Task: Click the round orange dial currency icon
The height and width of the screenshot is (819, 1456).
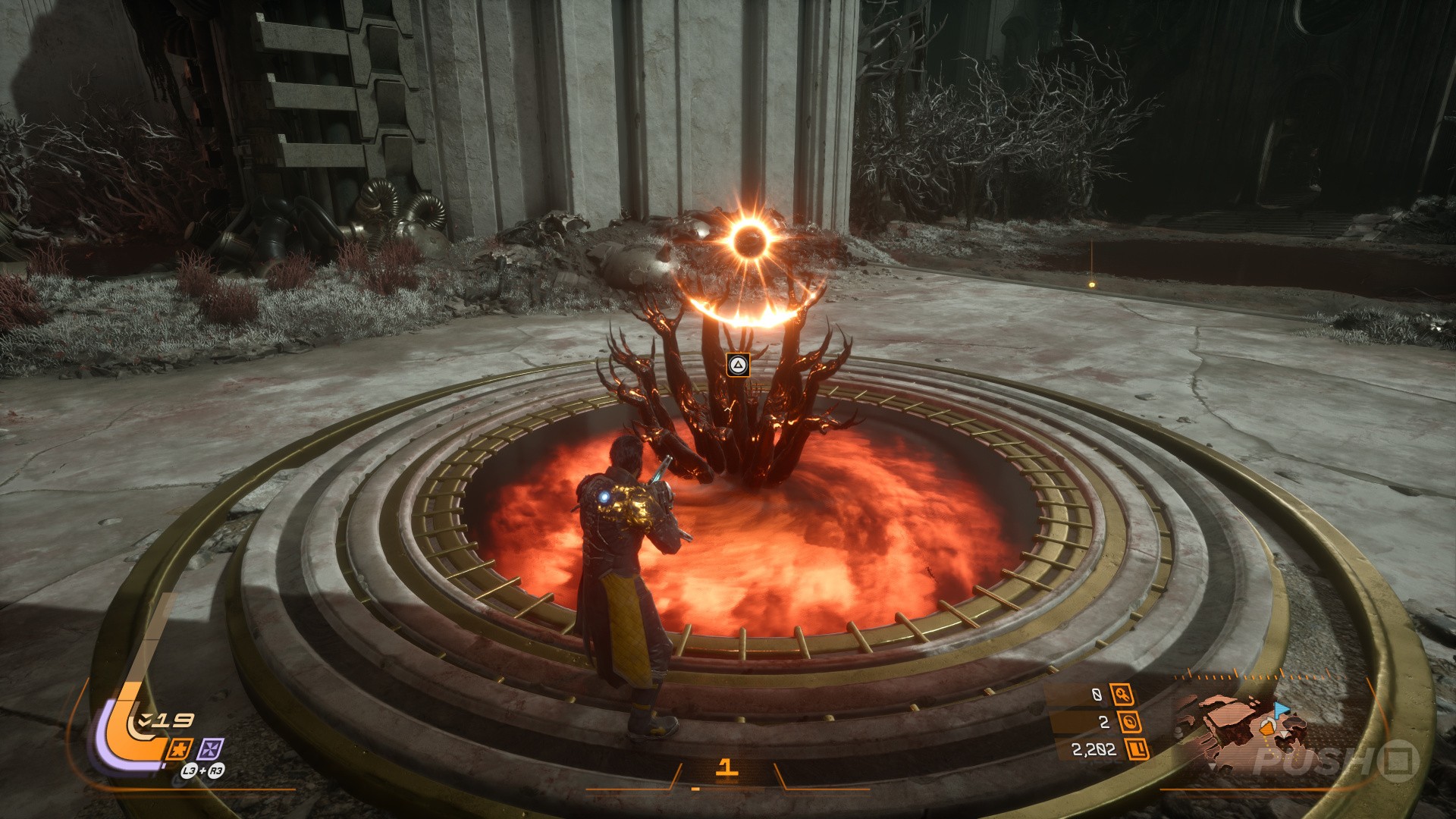Action: [x=1130, y=722]
